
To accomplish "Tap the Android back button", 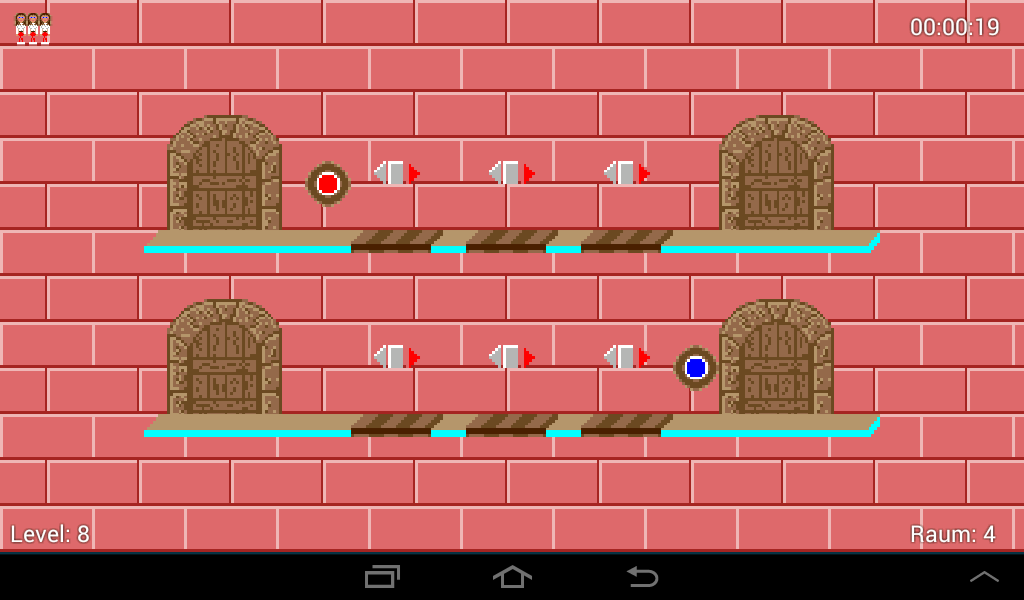I will [x=641, y=576].
